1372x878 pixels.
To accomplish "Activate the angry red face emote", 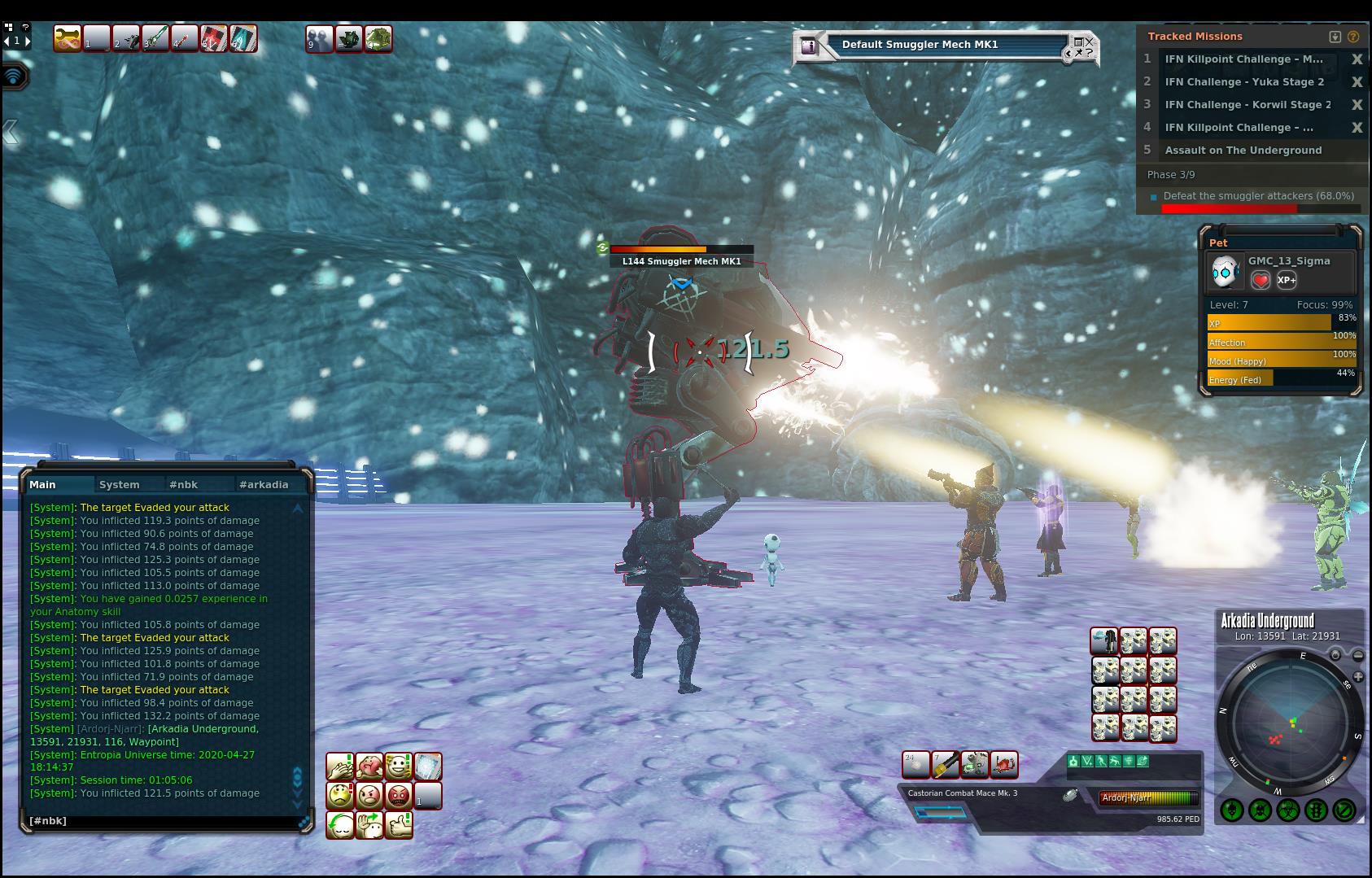I will coord(399,796).
